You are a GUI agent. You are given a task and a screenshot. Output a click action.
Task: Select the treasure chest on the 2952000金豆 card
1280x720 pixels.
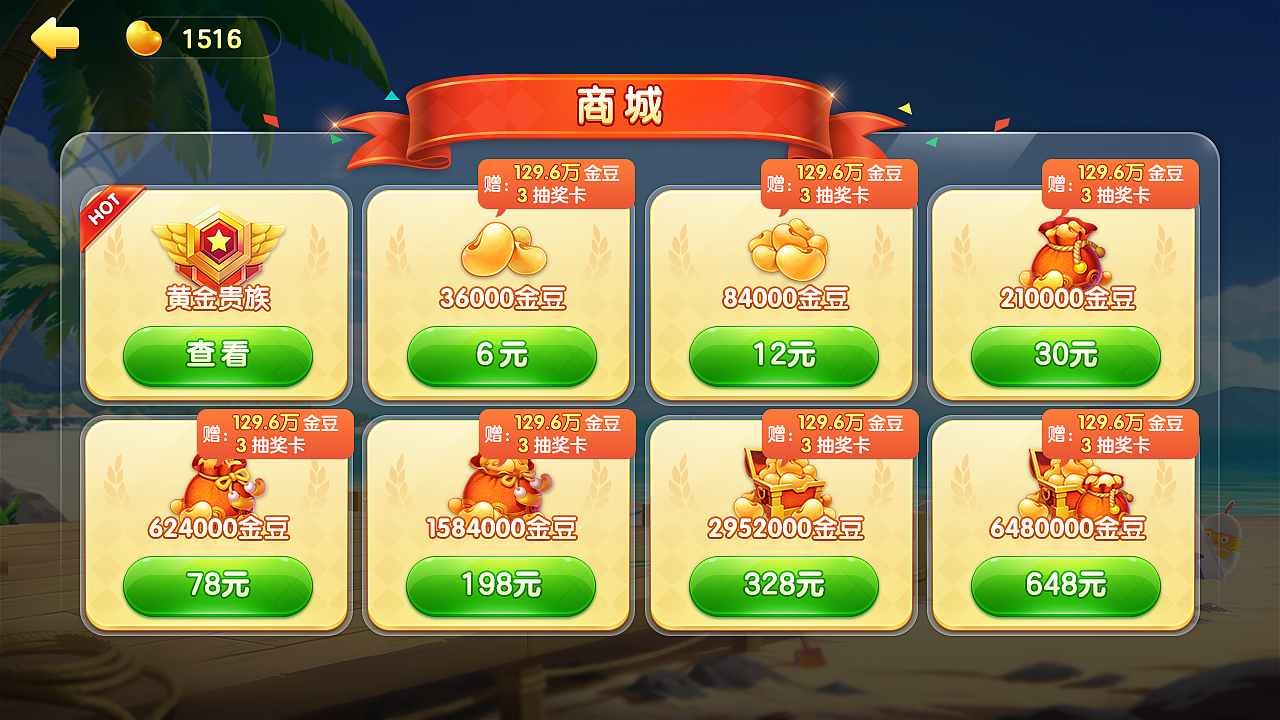[783, 483]
